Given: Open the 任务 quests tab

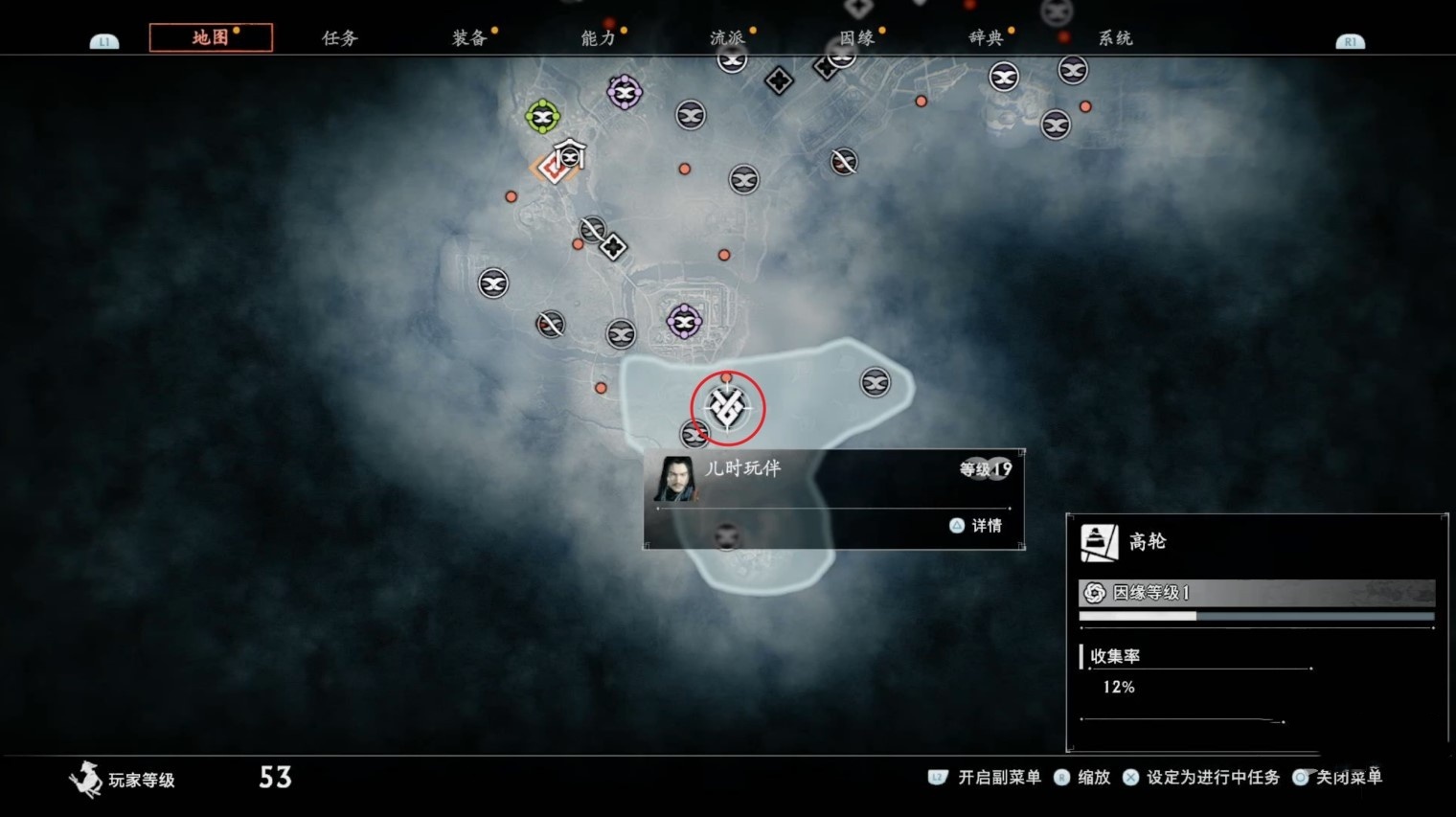Looking at the screenshot, I should tap(340, 38).
